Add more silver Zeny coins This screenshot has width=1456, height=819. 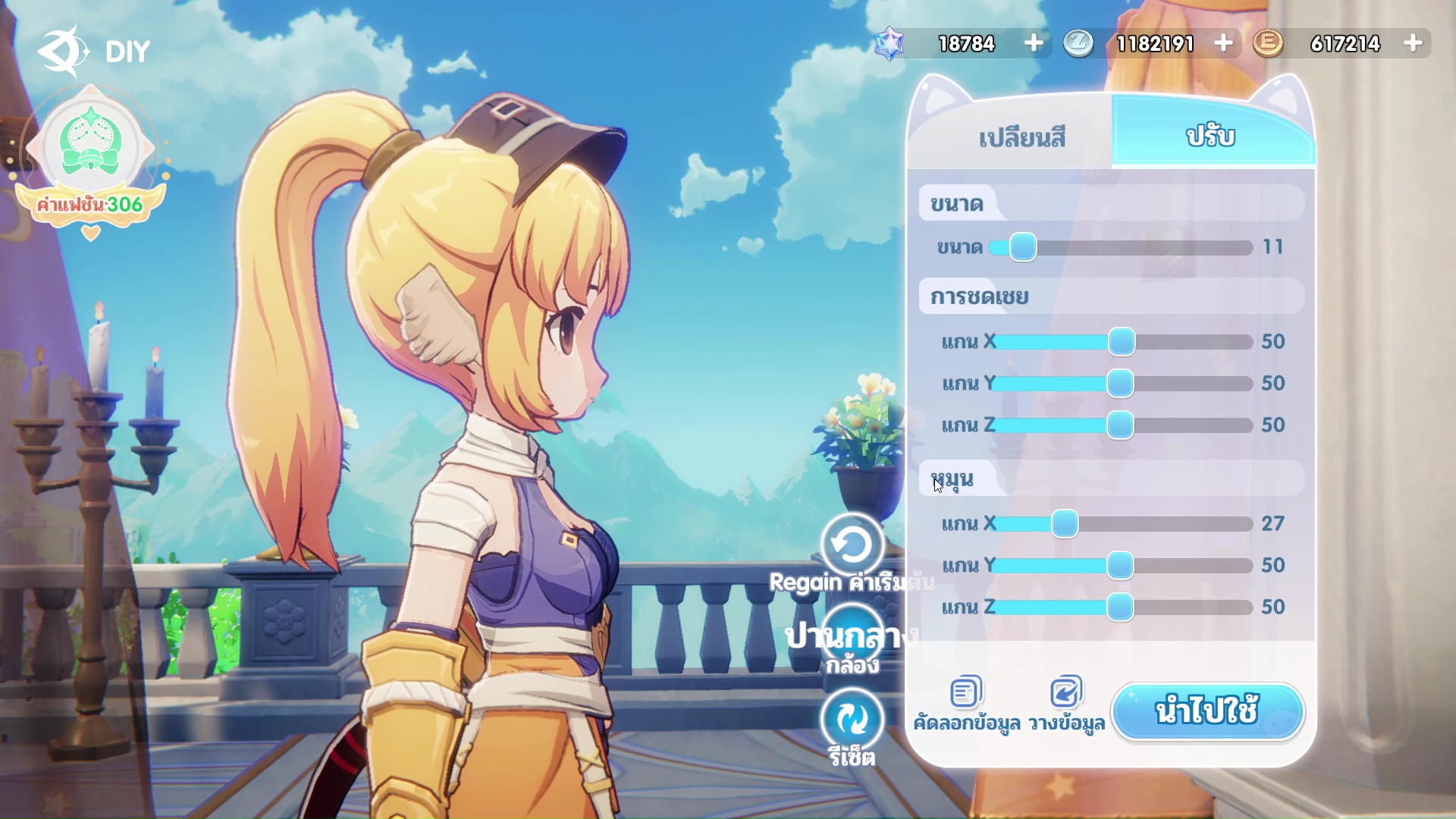pos(1223,43)
